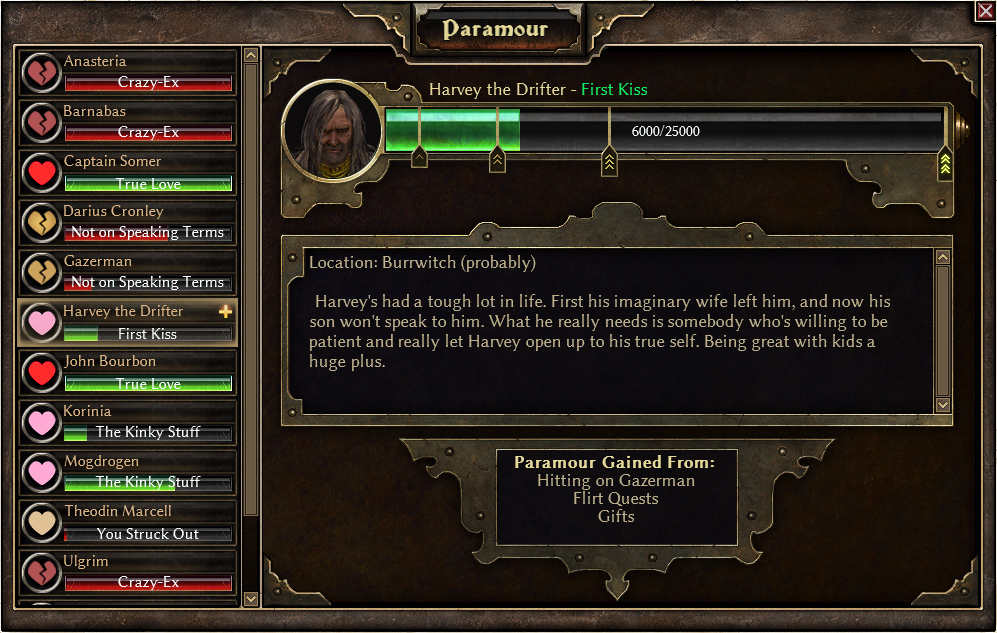The width and height of the screenshot is (997, 633).
Task: Choose the Mogdrogen entry
Action: tap(128, 472)
